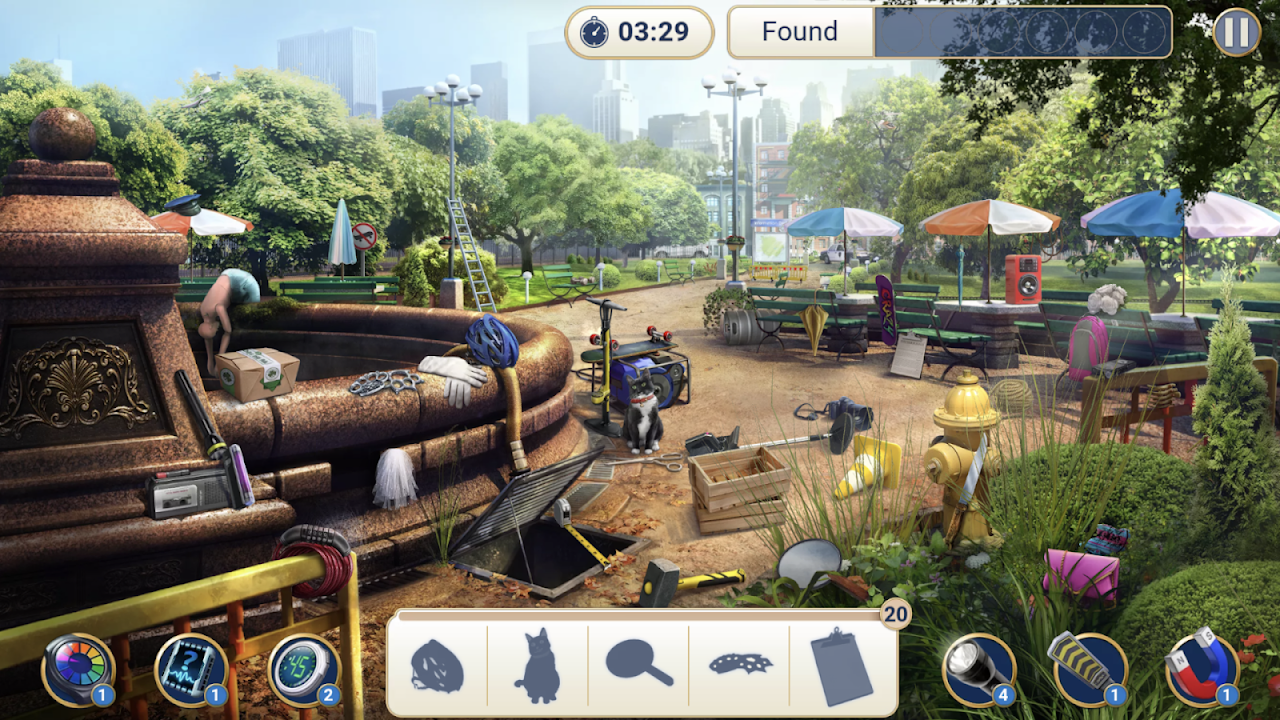The image size is (1280, 720).
Task: Choose the clipboard silhouette in item list
Action: pyautogui.click(x=841, y=667)
